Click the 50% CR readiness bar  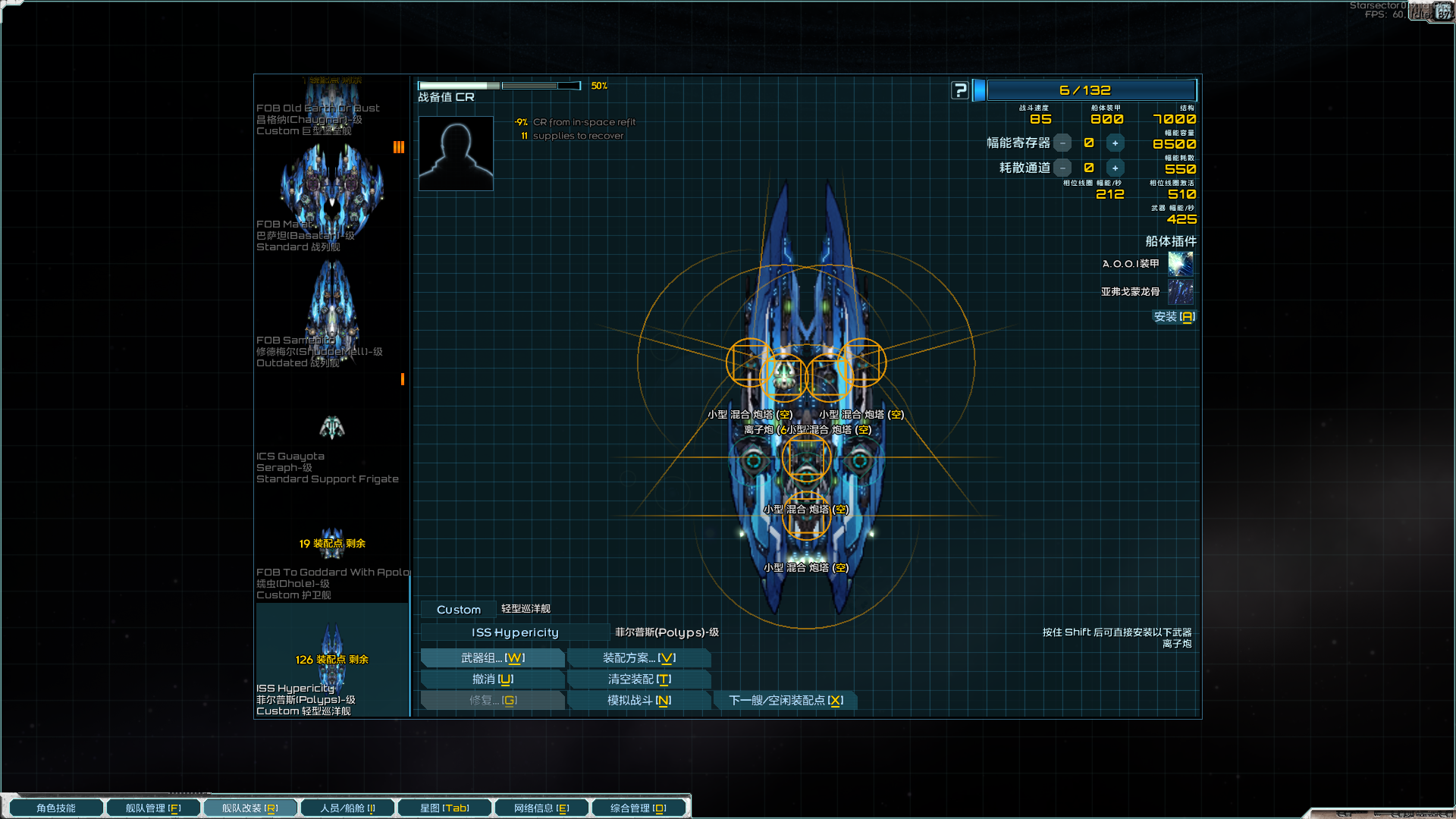click(x=500, y=85)
